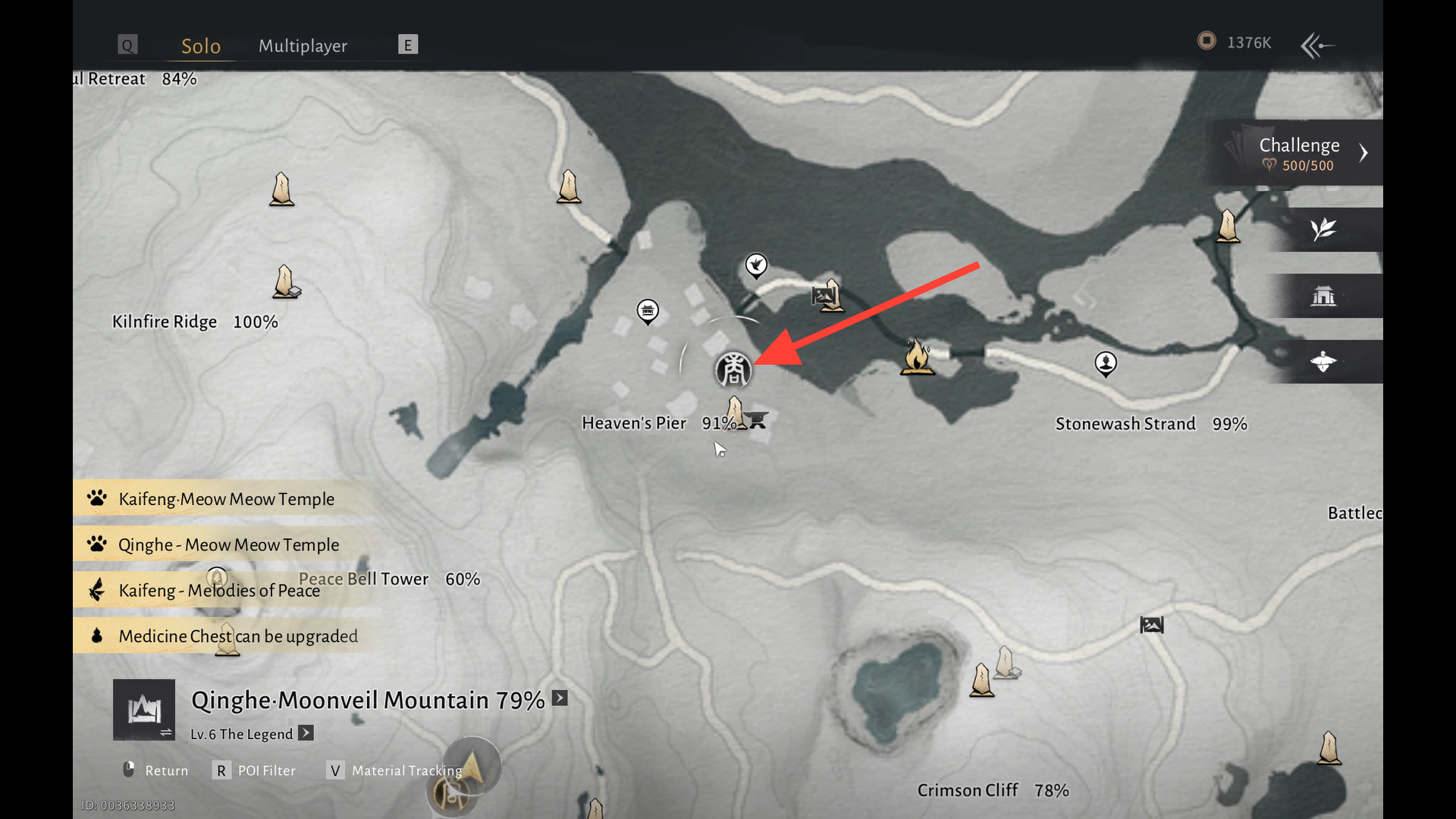Click the return button
Image resolution: width=1456 pixels, height=819 pixels.
click(156, 770)
